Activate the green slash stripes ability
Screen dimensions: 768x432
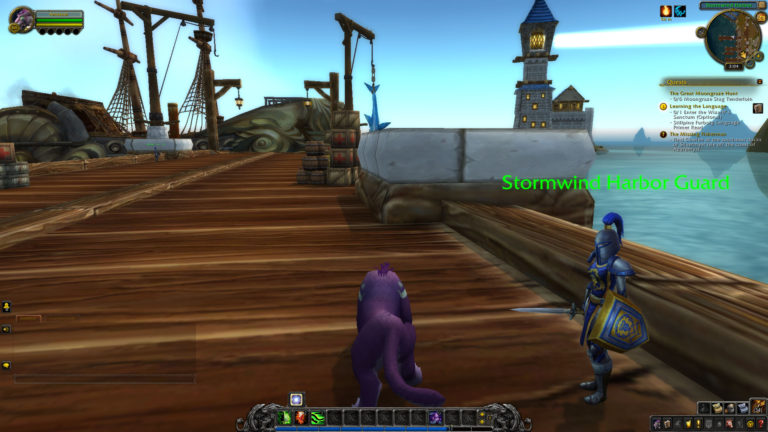point(317,417)
